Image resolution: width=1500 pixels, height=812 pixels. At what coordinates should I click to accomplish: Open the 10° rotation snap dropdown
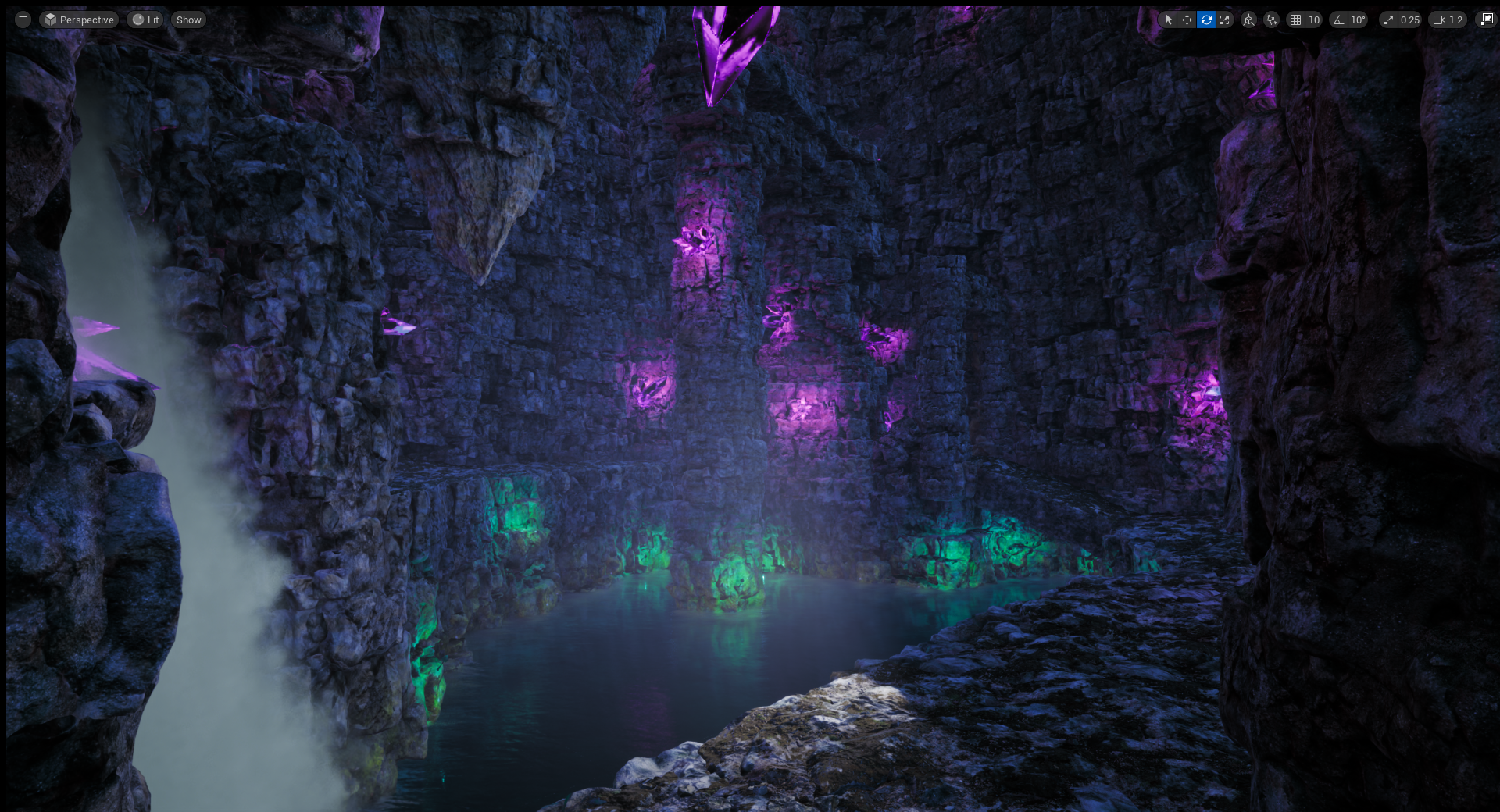pos(1358,20)
